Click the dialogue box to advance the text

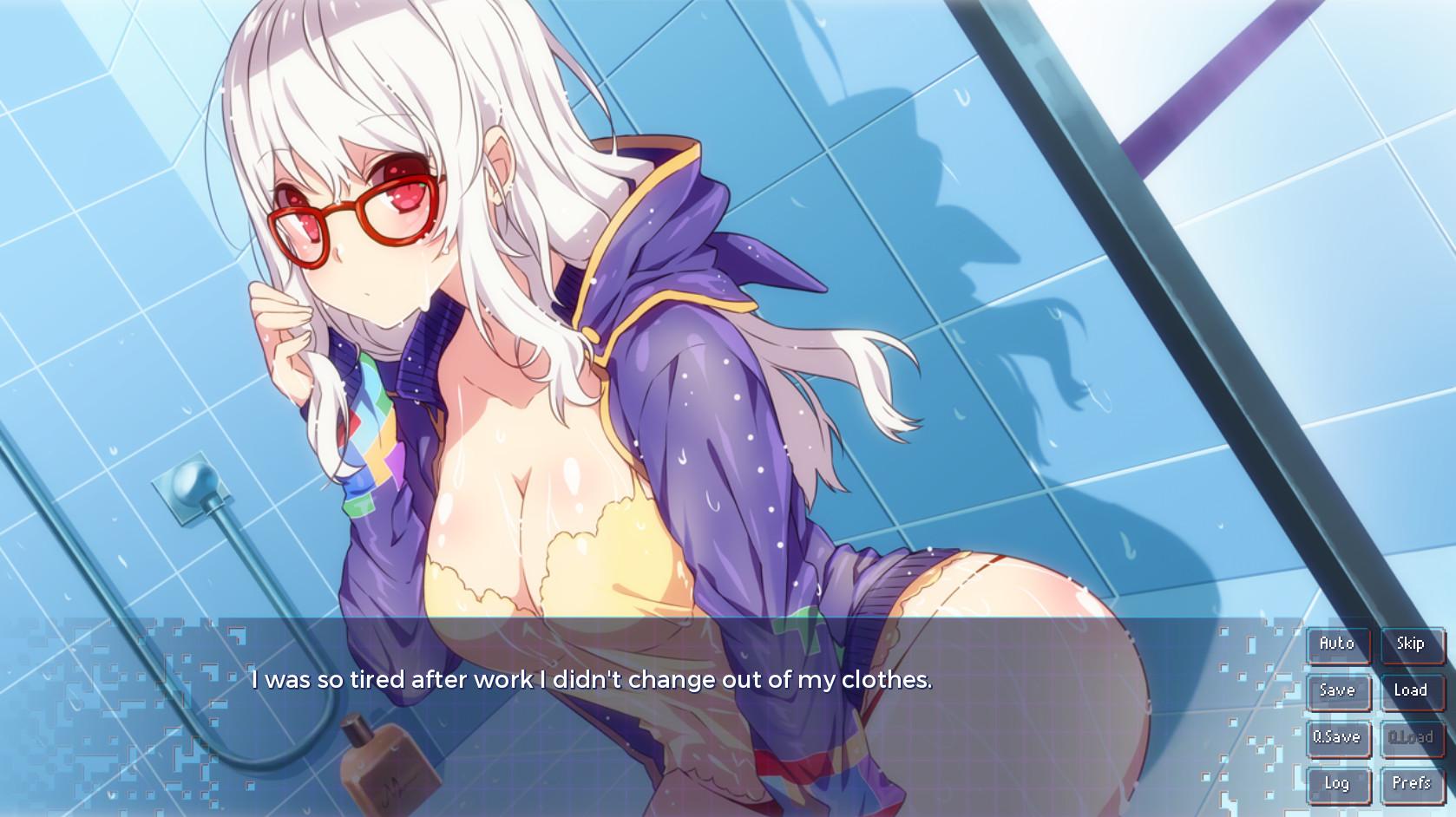pyautogui.click(x=607, y=681)
